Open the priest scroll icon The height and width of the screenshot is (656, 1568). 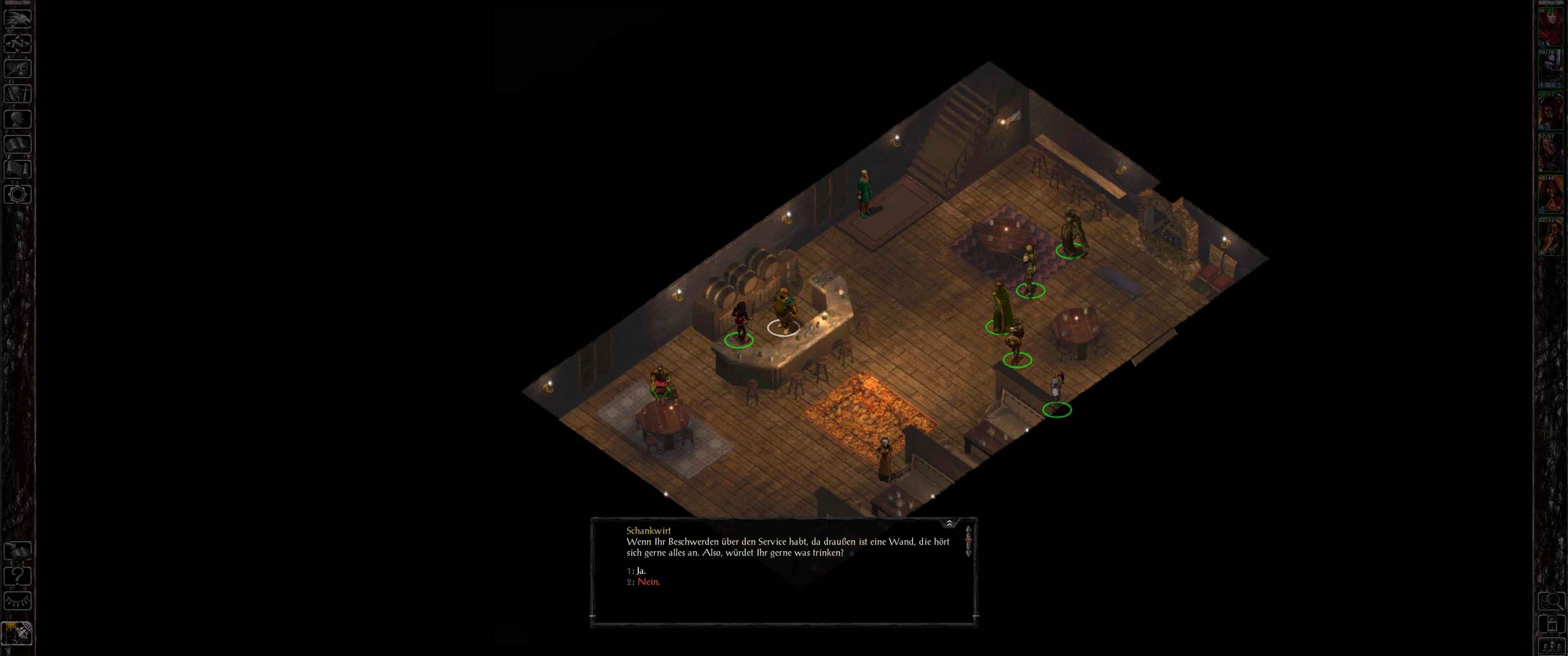tap(18, 169)
